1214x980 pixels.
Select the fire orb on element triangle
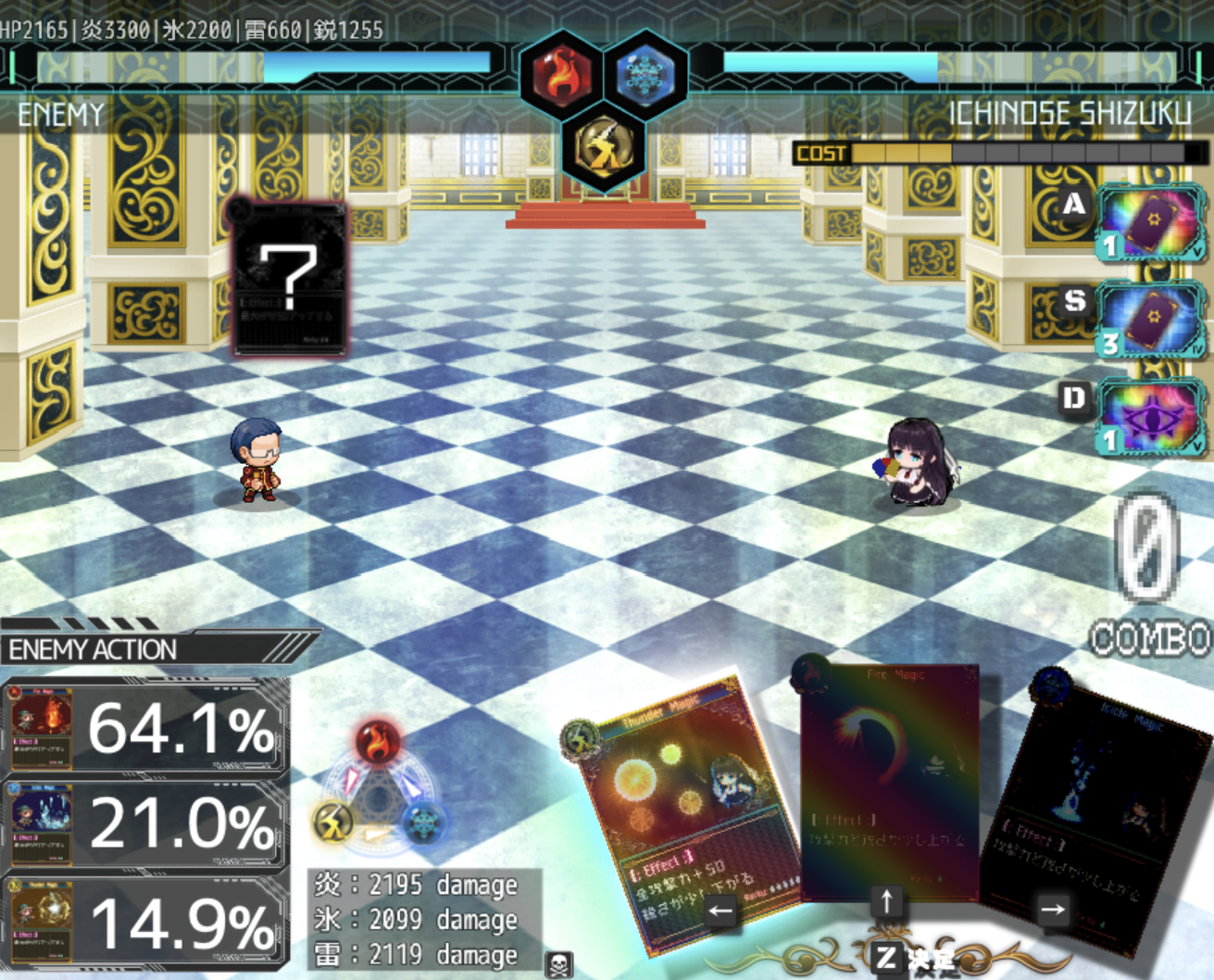click(378, 742)
